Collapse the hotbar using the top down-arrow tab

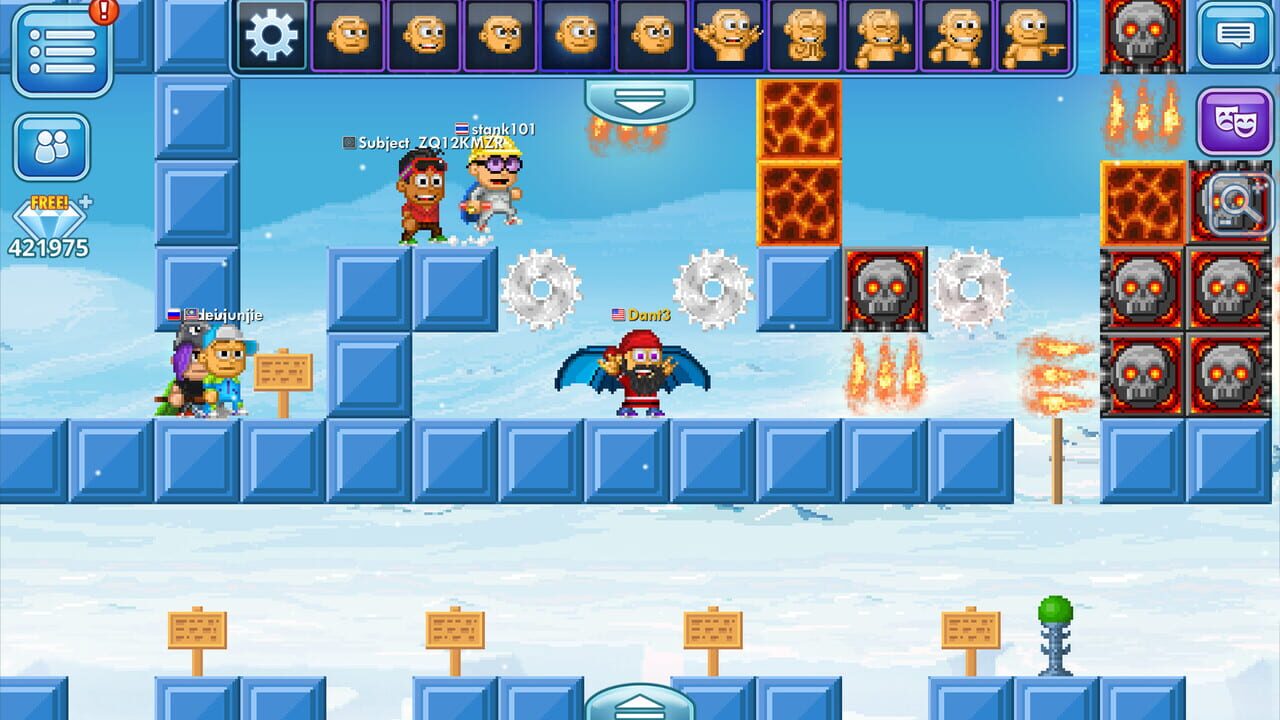640,100
